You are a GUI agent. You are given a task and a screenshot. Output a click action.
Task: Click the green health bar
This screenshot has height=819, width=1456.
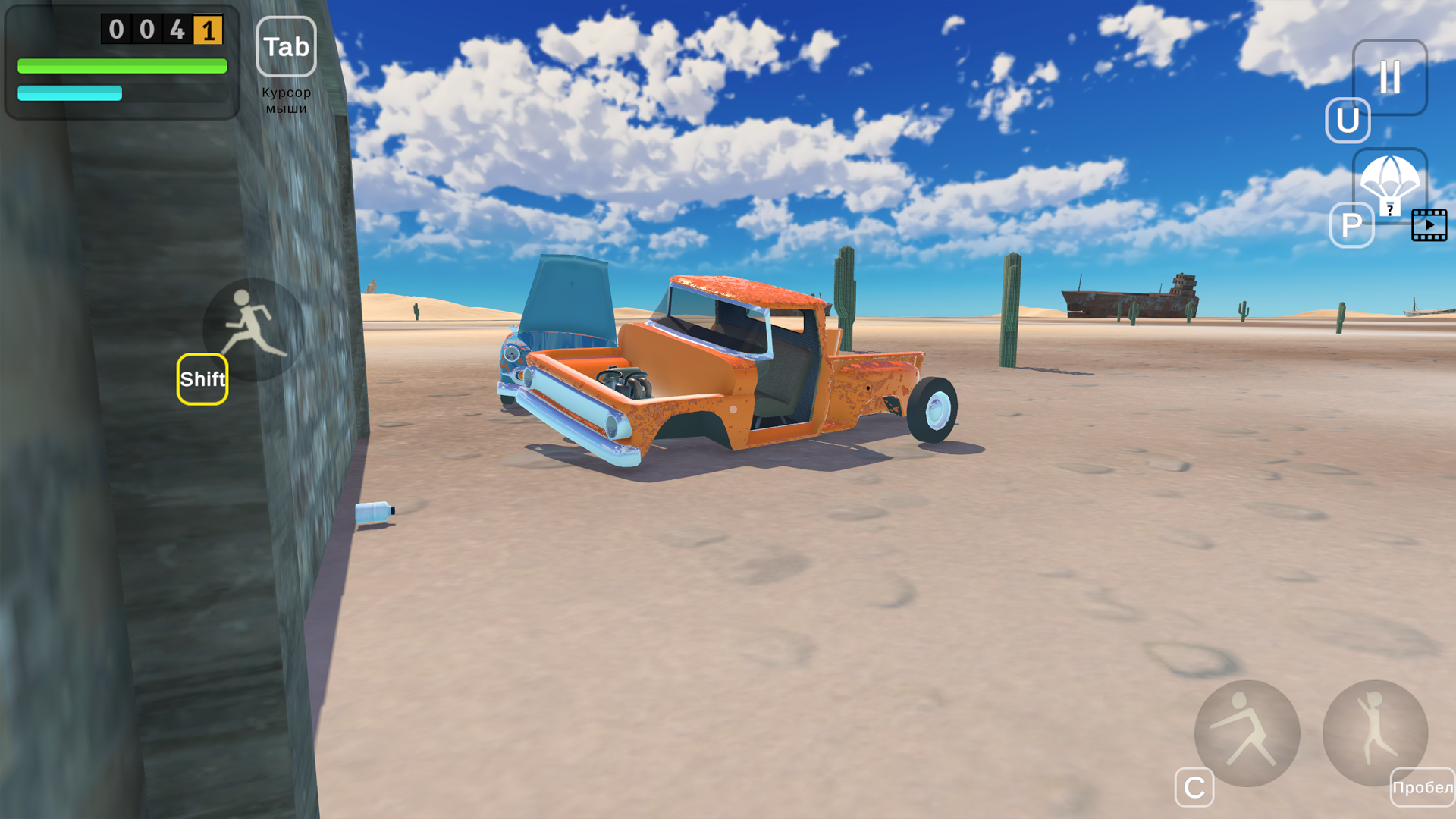point(121,67)
